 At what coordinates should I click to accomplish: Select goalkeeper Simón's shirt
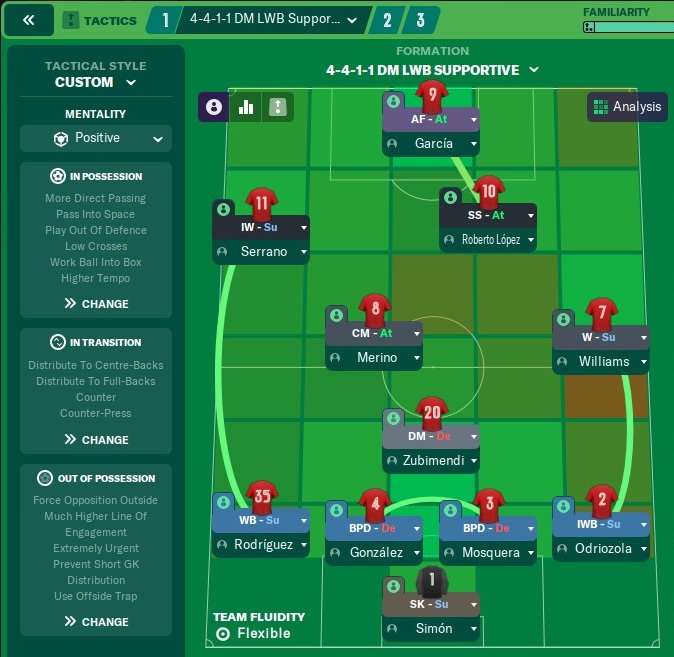(x=431, y=581)
